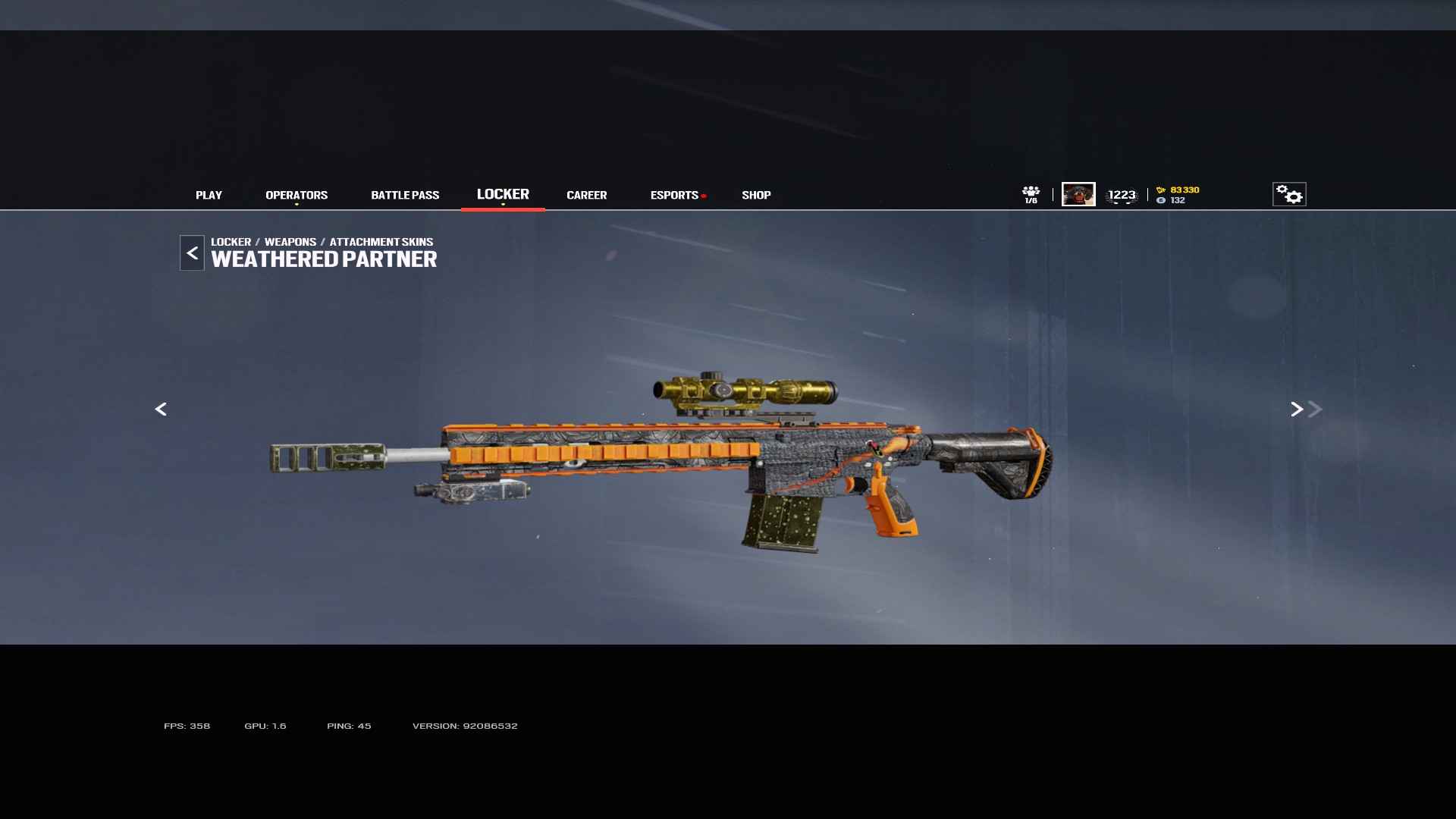The height and width of the screenshot is (819, 1456).
Task: Open the Career tab
Action: click(x=586, y=195)
